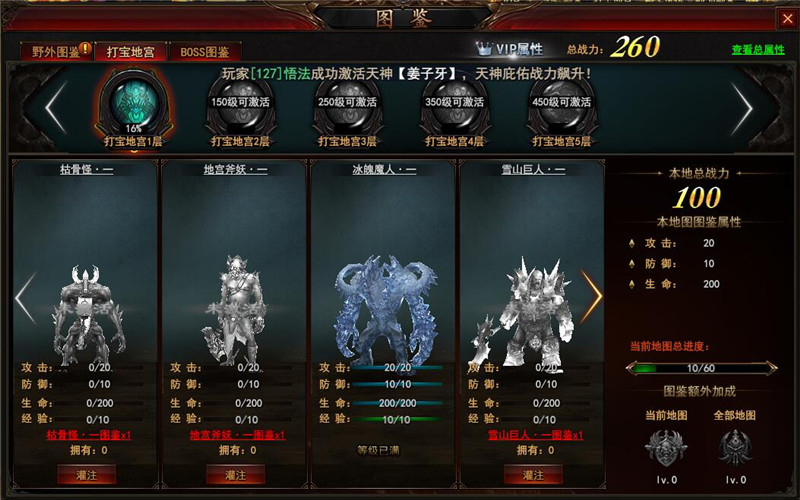The image size is (800, 500).
Task: Click the 当前地图 bonus emblem
Action: click(x=666, y=445)
